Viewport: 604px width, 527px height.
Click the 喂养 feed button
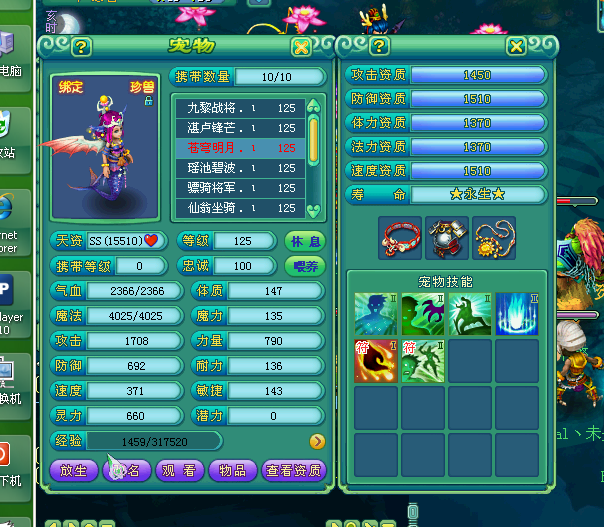click(x=305, y=266)
